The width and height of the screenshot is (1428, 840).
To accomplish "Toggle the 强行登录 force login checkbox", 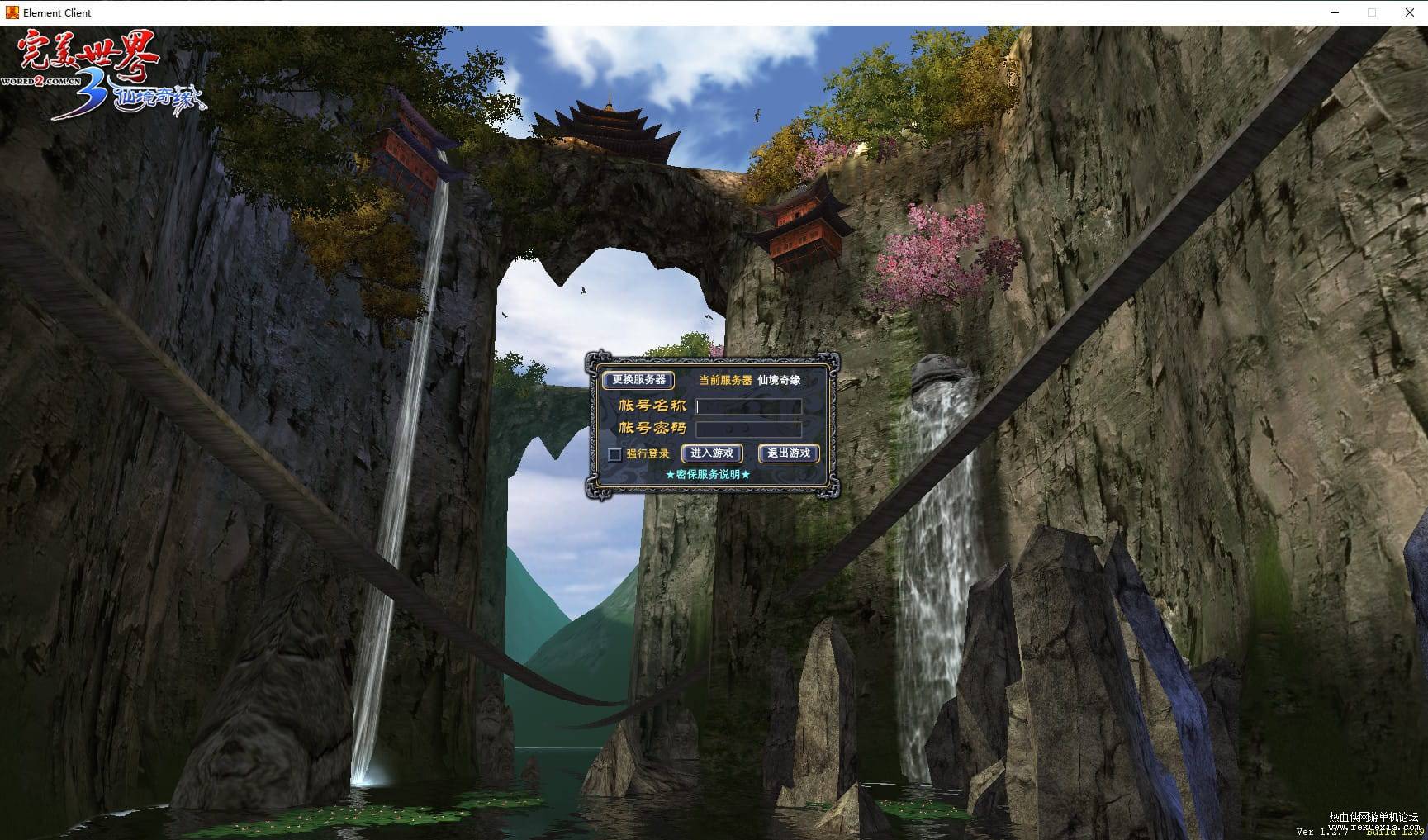I will (614, 454).
